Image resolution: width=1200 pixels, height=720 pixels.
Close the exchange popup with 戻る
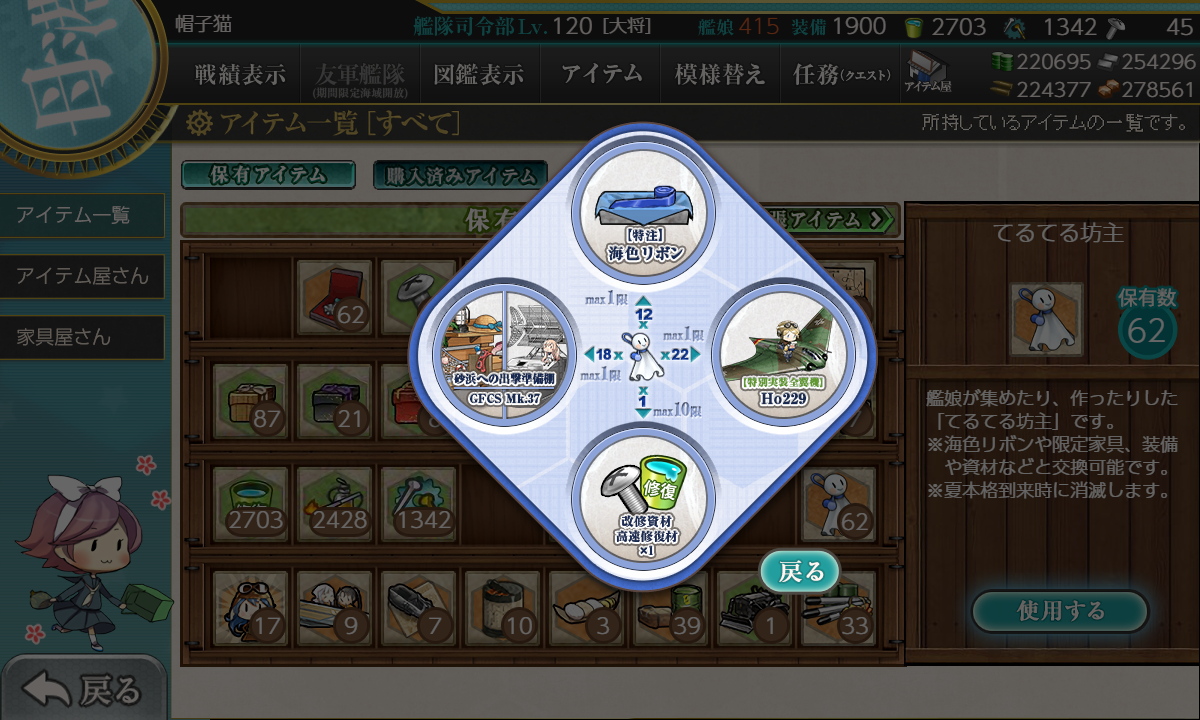(x=801, y=571)
